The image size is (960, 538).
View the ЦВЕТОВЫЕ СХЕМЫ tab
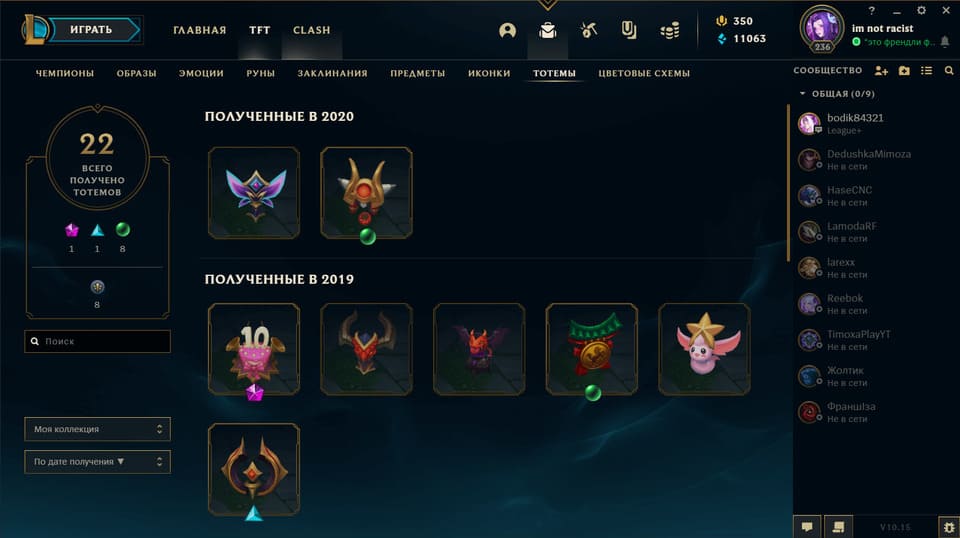pyautogui.click(x=644, y=73)
